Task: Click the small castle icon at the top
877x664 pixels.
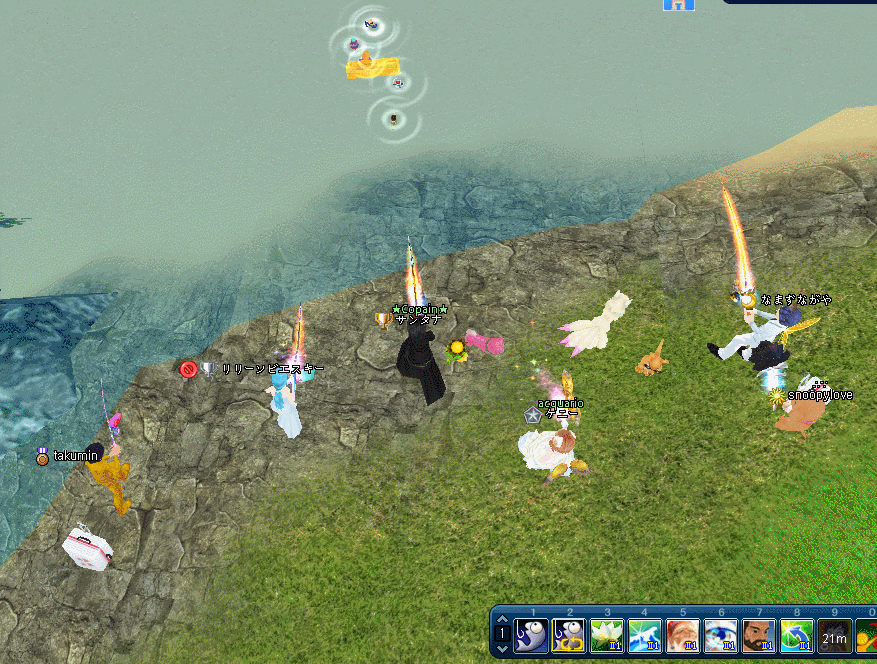Action: click(679, 4)
